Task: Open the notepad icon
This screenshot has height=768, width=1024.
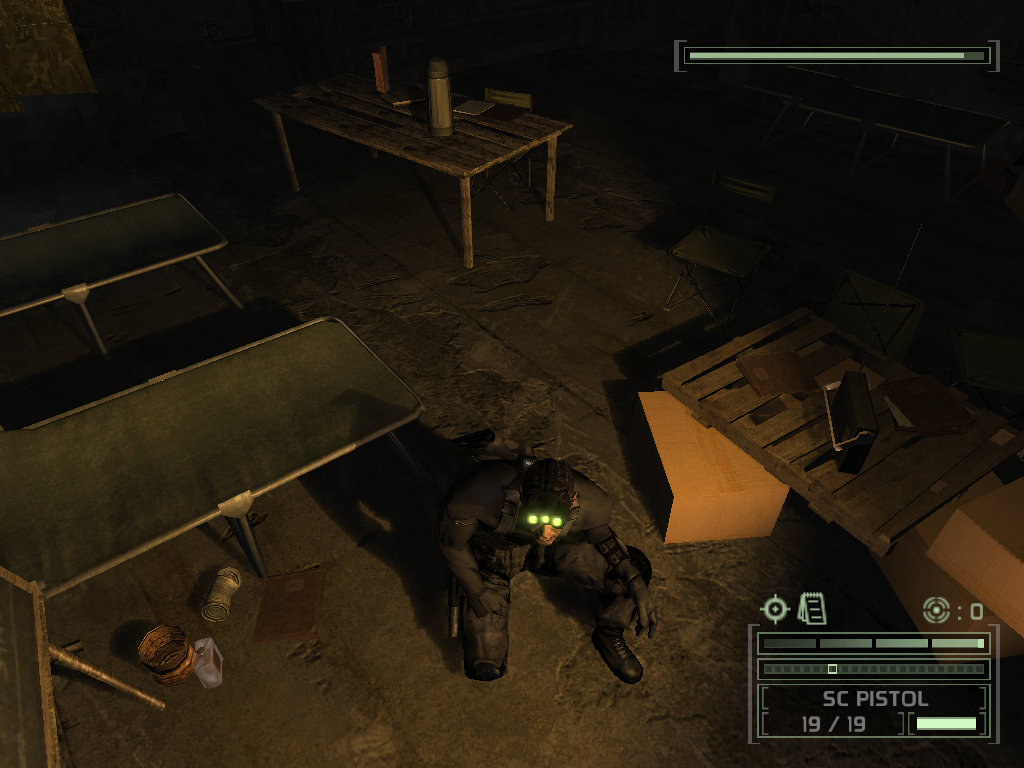Action: click(812, 607)
